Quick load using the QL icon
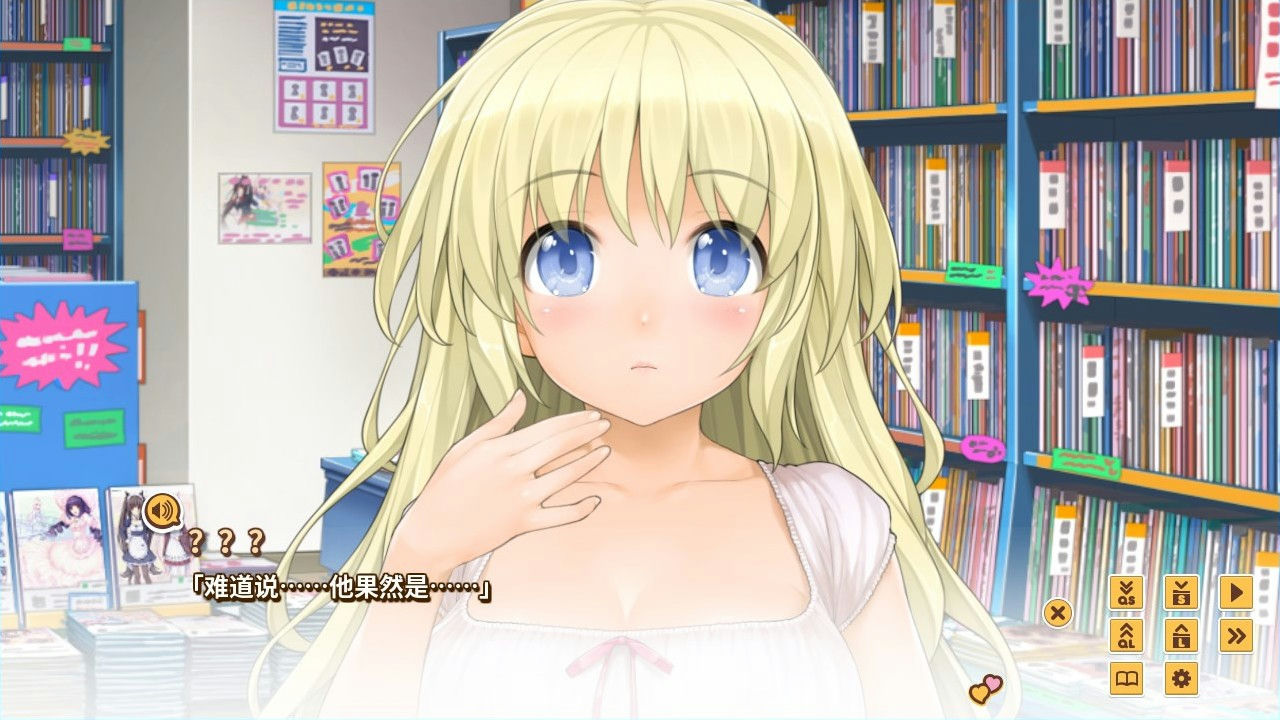 (1129, 637)
